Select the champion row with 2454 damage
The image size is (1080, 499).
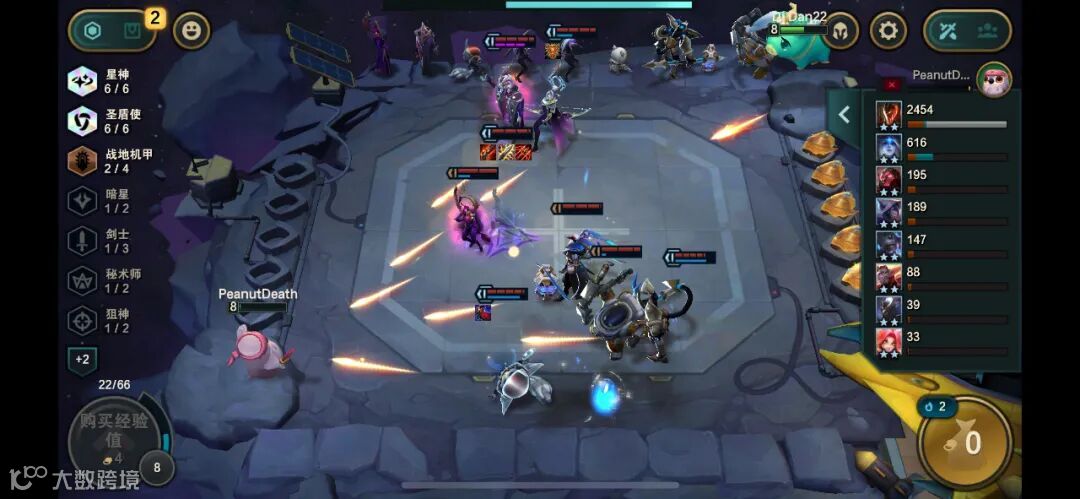click(x=941, y=116)
